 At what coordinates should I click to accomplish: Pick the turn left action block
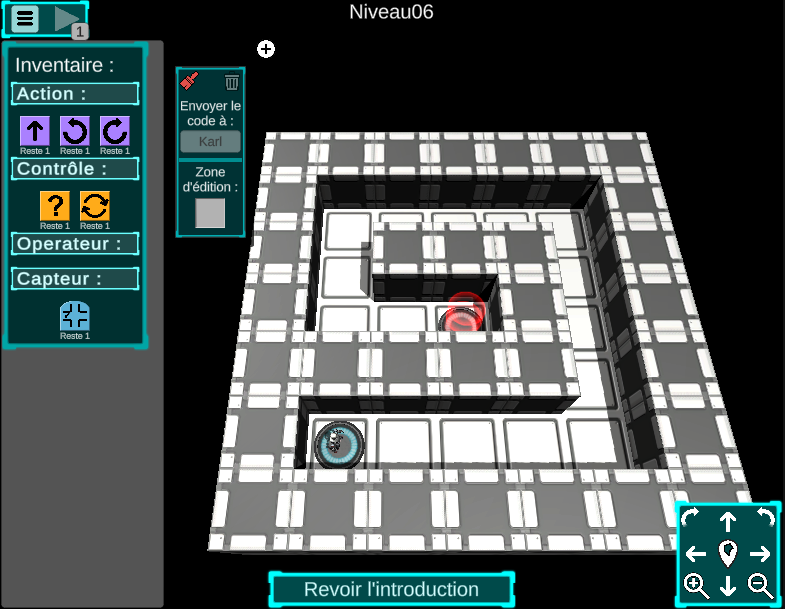(x=75, y=131)
